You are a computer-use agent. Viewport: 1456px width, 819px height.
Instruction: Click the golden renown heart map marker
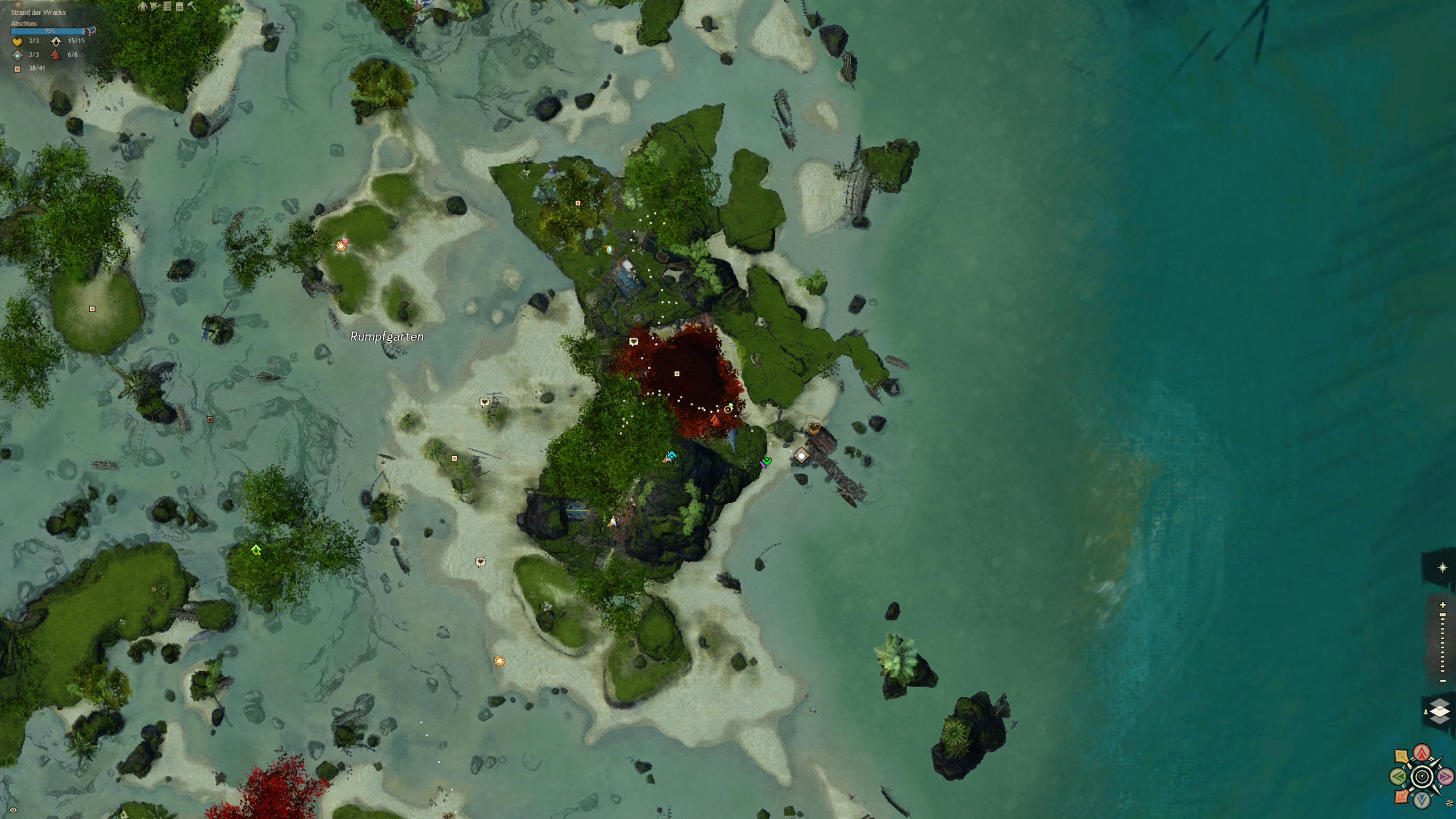click(x=814, y=428)
